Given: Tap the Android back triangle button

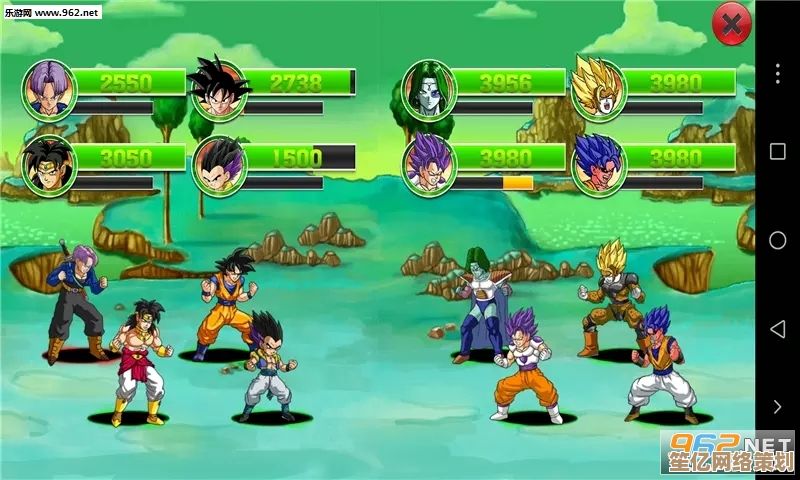Looking at the screenshot, I should (777, 328).
